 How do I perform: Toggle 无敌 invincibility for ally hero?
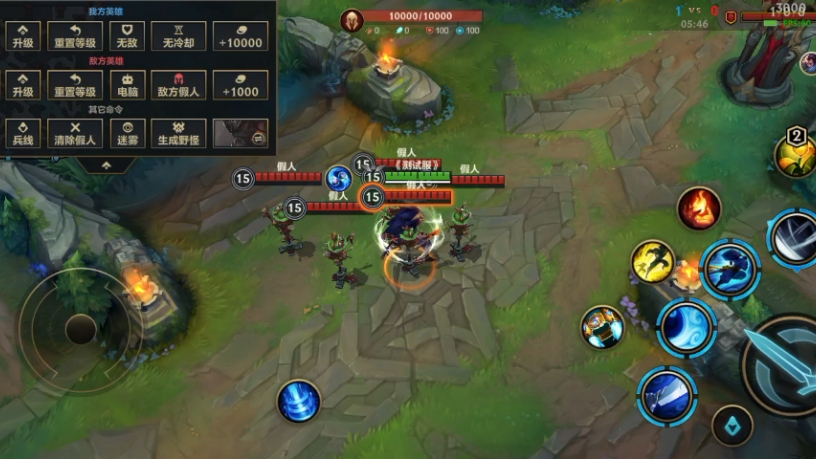[x=126, y=36]
